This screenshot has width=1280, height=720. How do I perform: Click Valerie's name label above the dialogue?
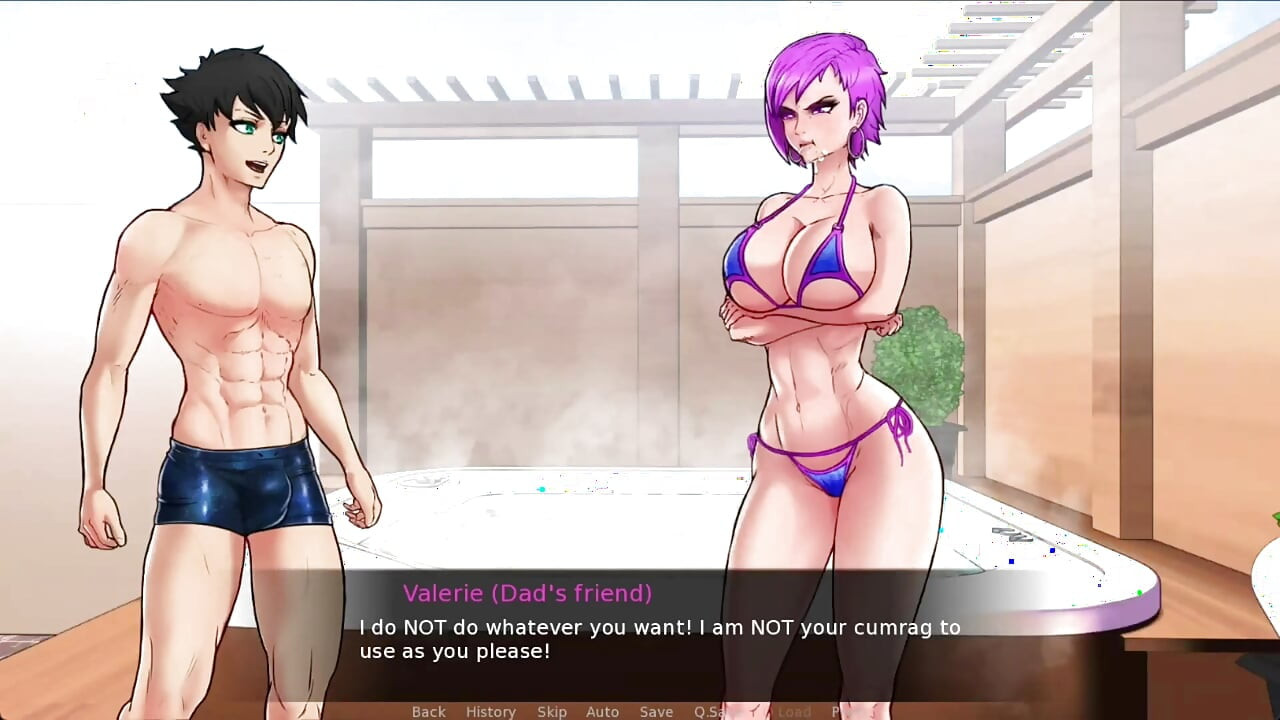(525, 593)
